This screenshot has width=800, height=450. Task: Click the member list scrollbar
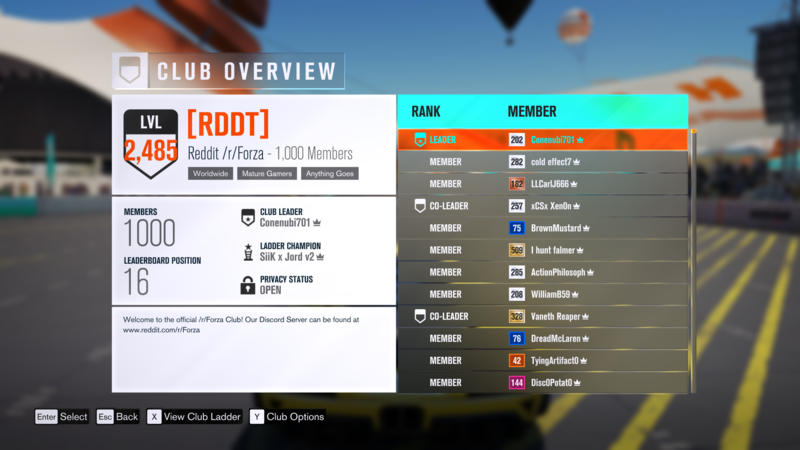[693, 260]
